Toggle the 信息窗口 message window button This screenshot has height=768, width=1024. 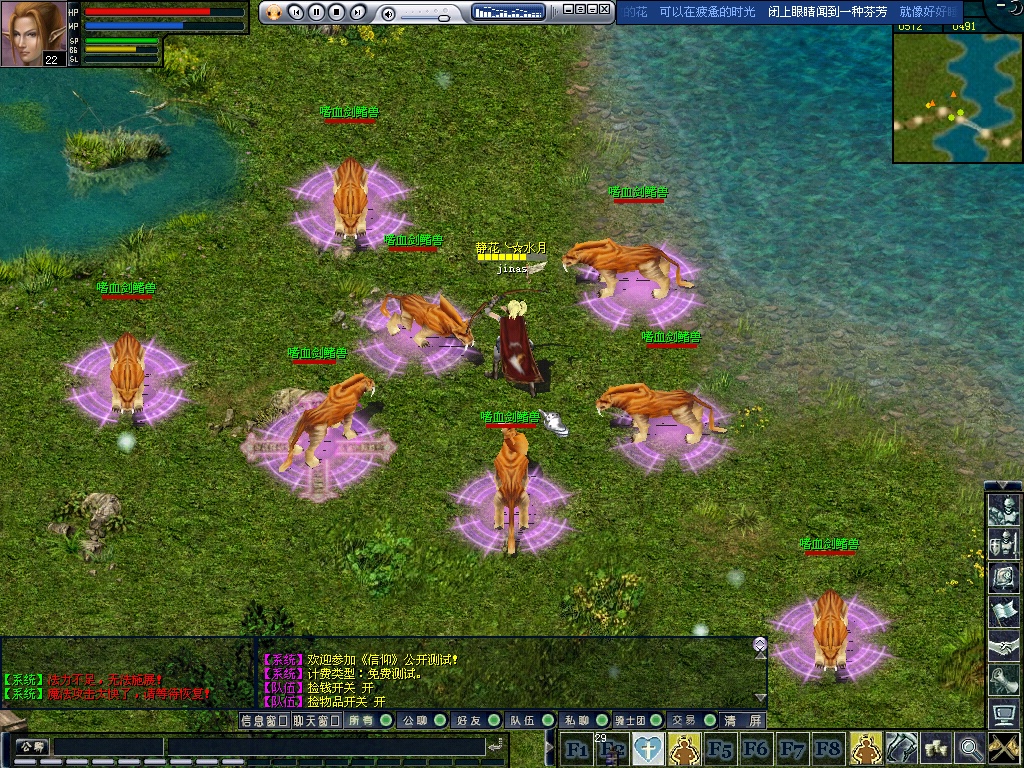click(x=265, y=720)
